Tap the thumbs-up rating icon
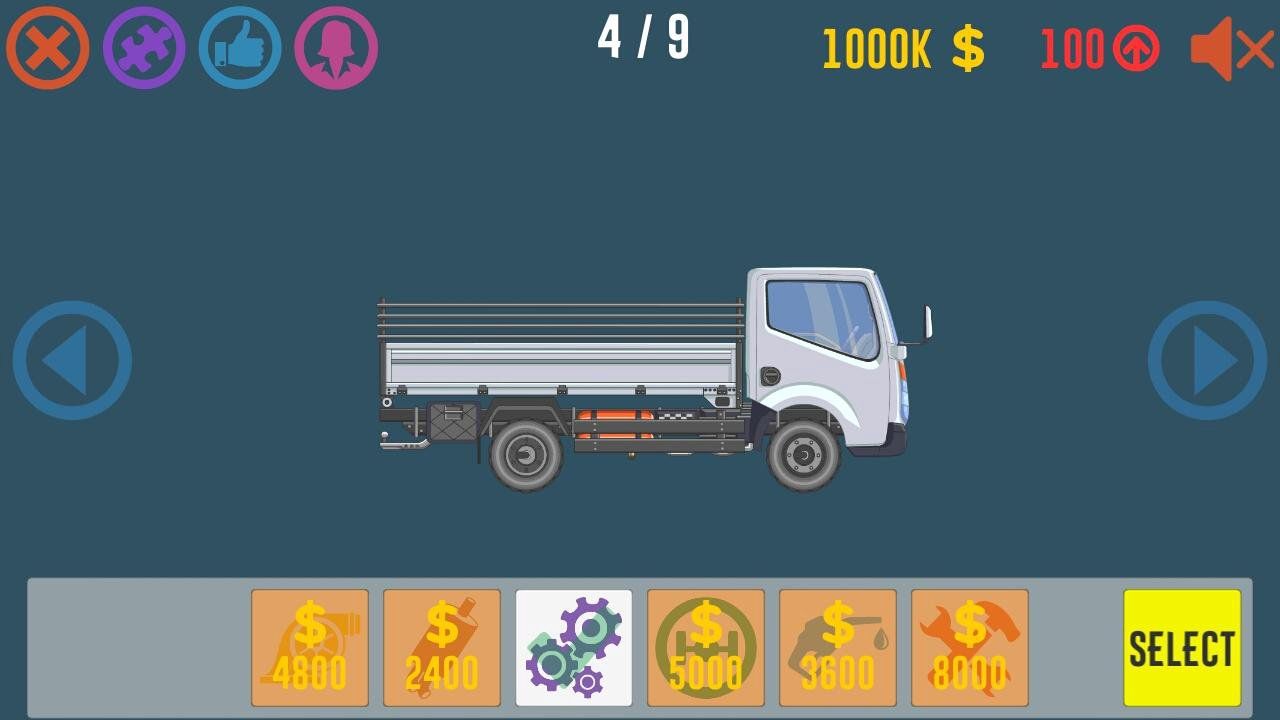1280x720 pixels. (x=239, y=45)
